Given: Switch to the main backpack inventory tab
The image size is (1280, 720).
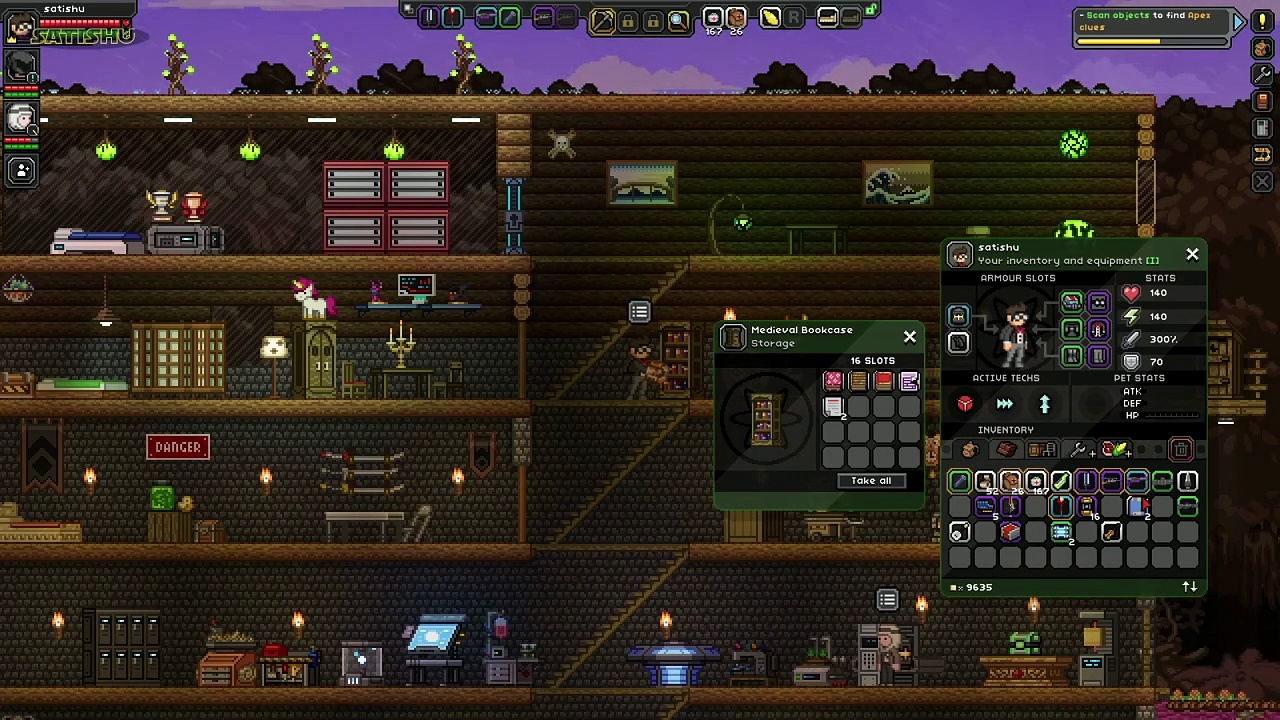Looking at the screenshot, I should 969,450.
